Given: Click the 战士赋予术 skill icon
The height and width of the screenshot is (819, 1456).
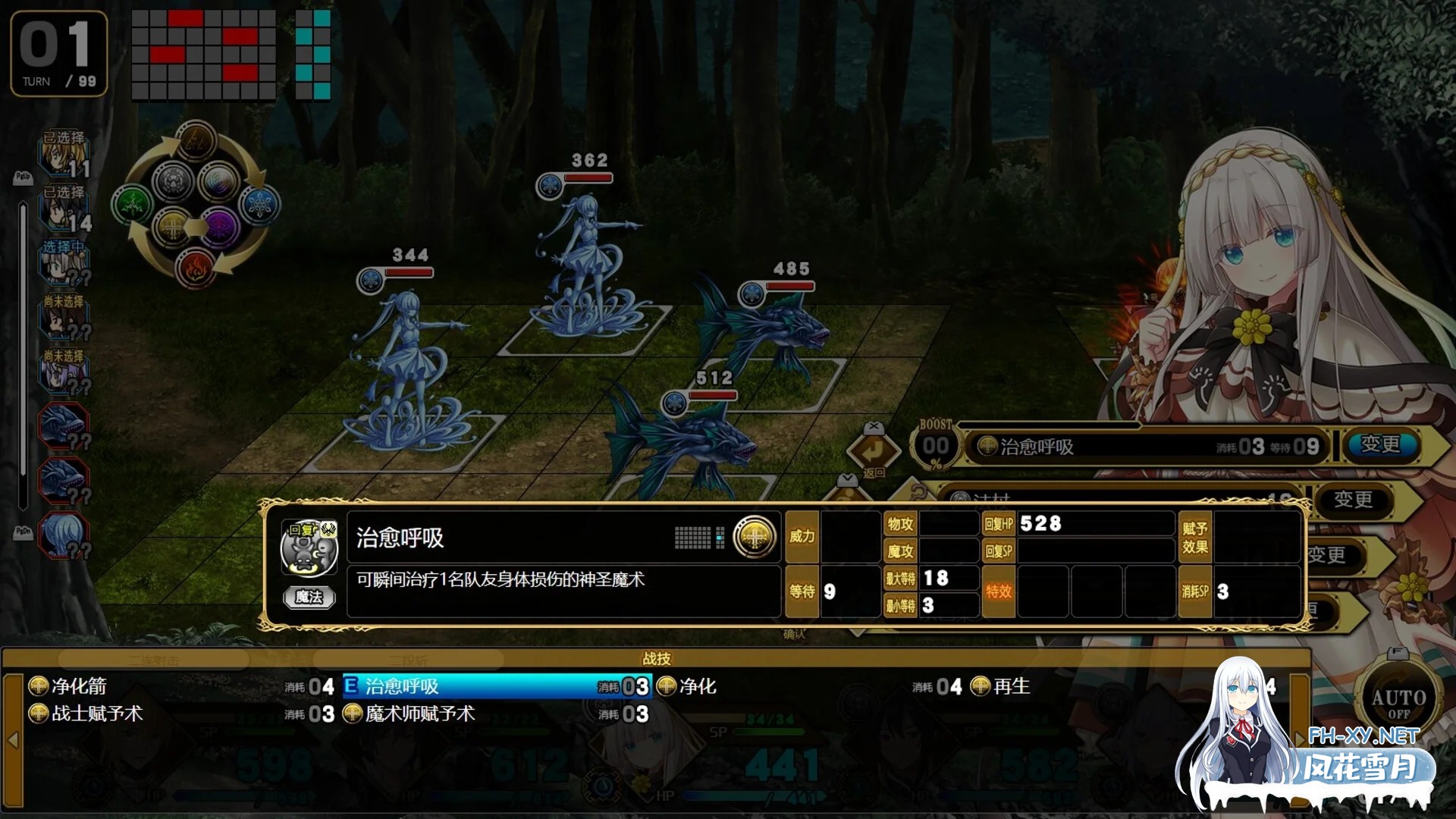Looking at the screenshot, I should click(x=37, y=714).
